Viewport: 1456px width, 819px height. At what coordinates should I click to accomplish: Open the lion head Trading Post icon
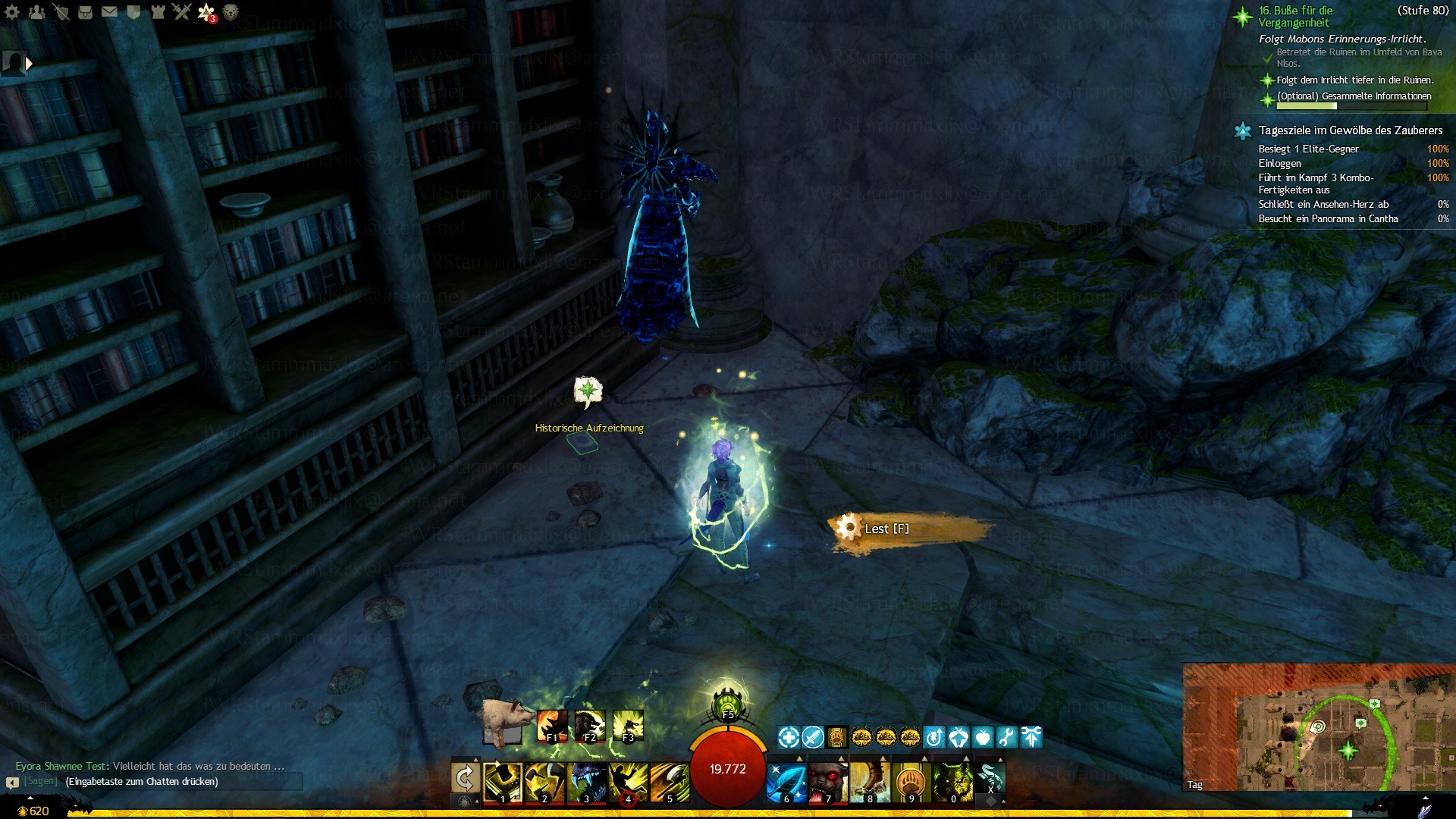(231, 12)
